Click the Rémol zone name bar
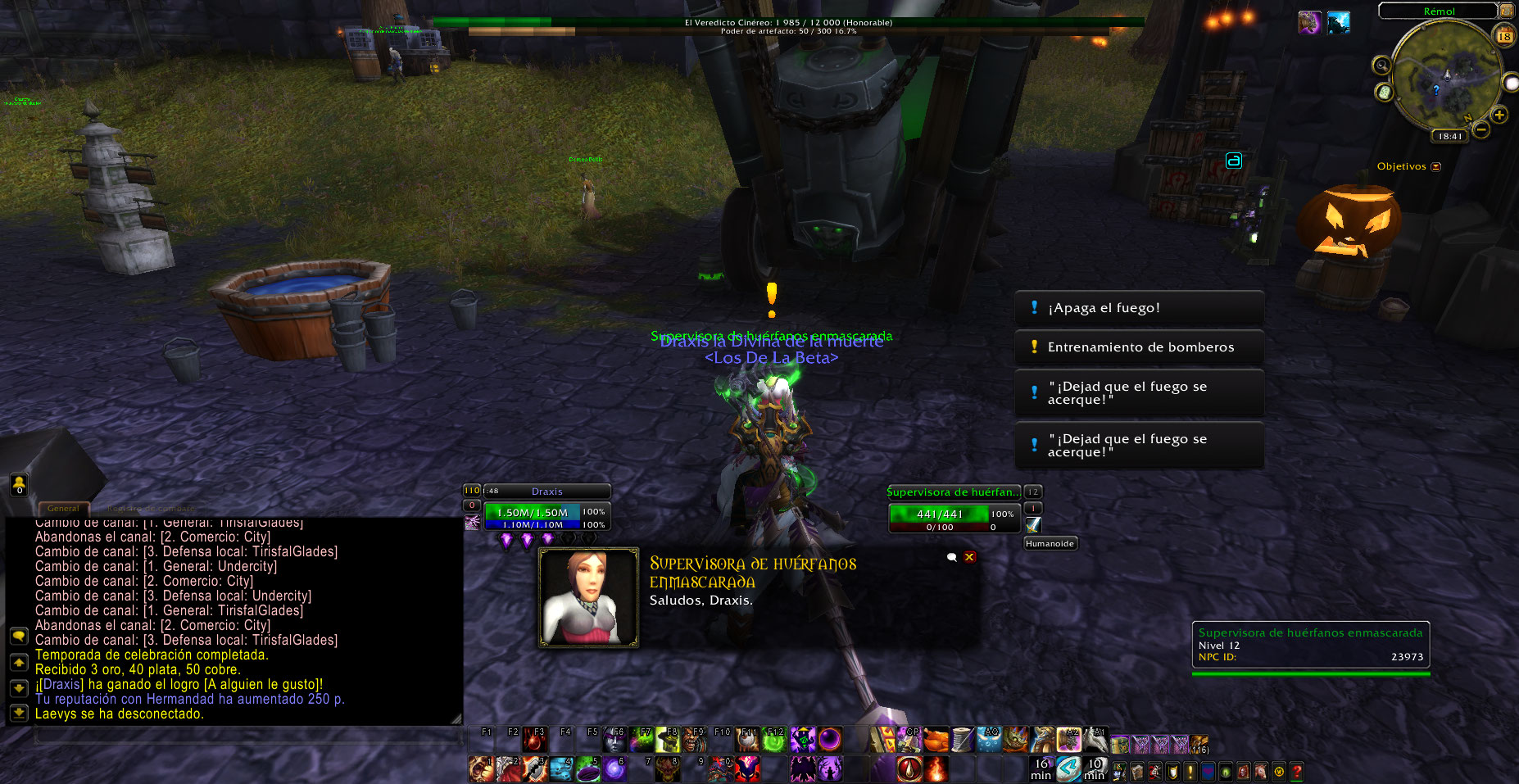The height and width of the screenshot is (784, 1519). click(1439, 11)
